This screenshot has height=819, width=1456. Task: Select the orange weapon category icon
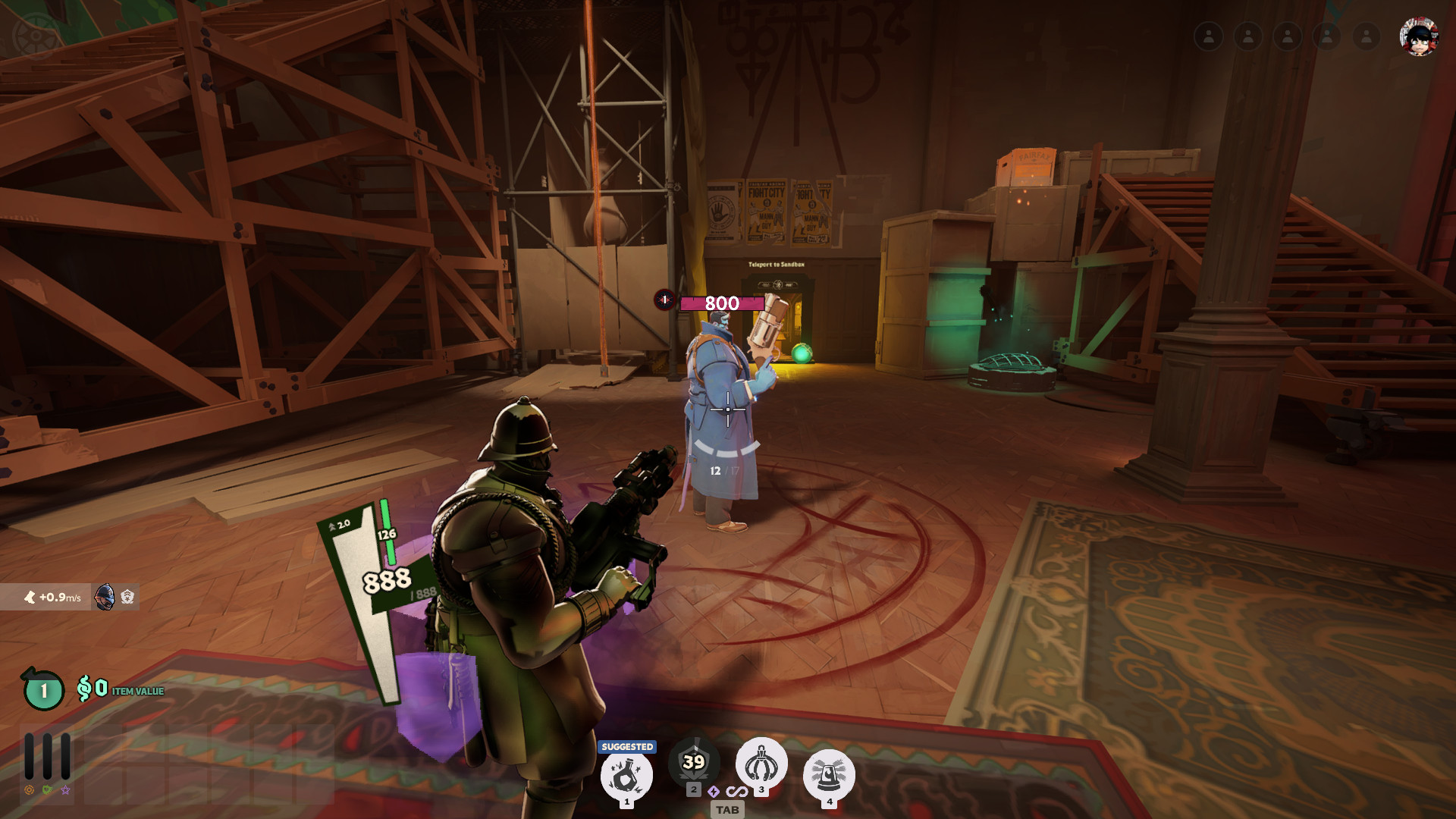29,790
